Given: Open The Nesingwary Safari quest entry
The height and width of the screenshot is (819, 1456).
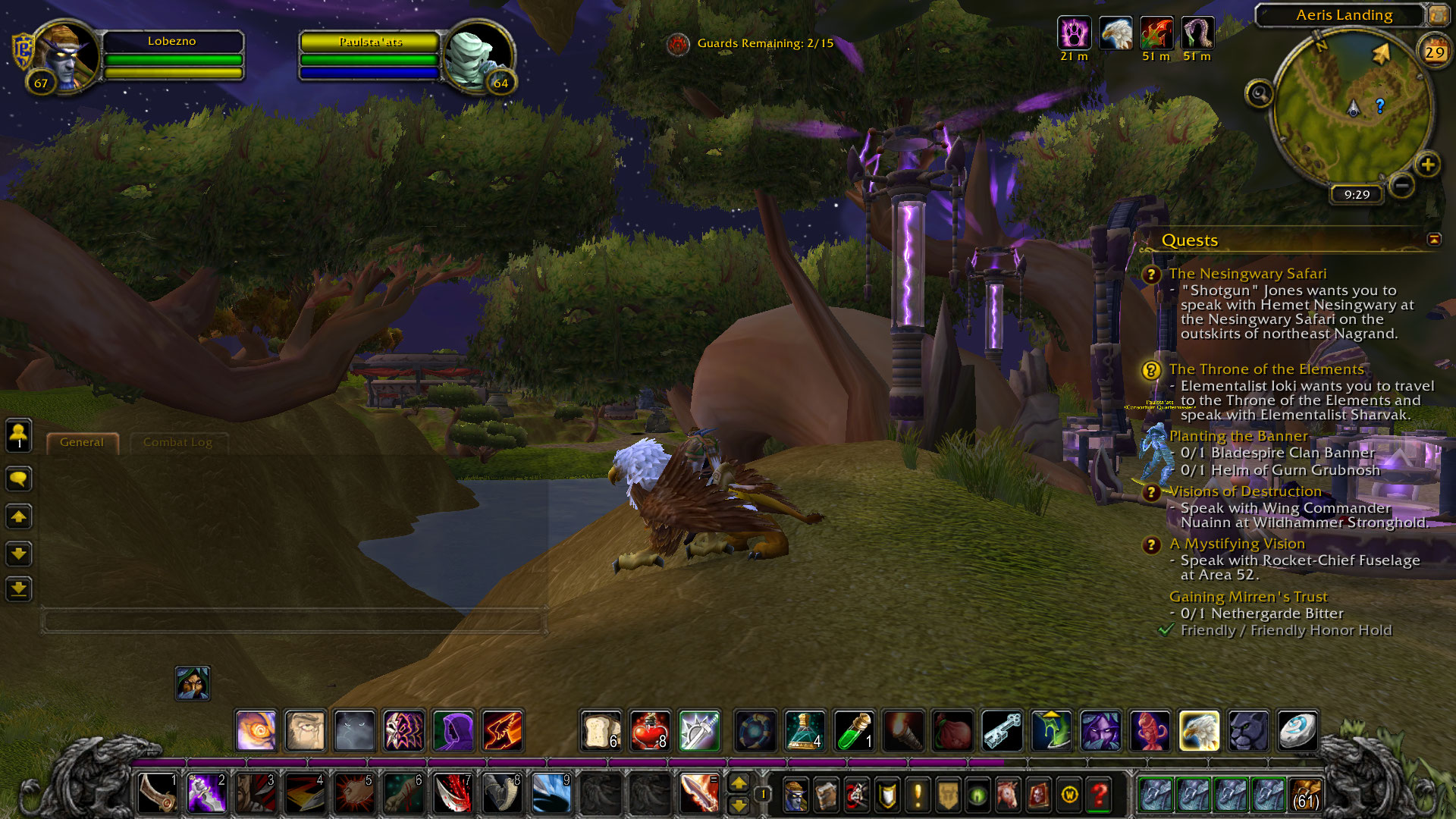Looking at the screenshot, I should pos(1247,274).
